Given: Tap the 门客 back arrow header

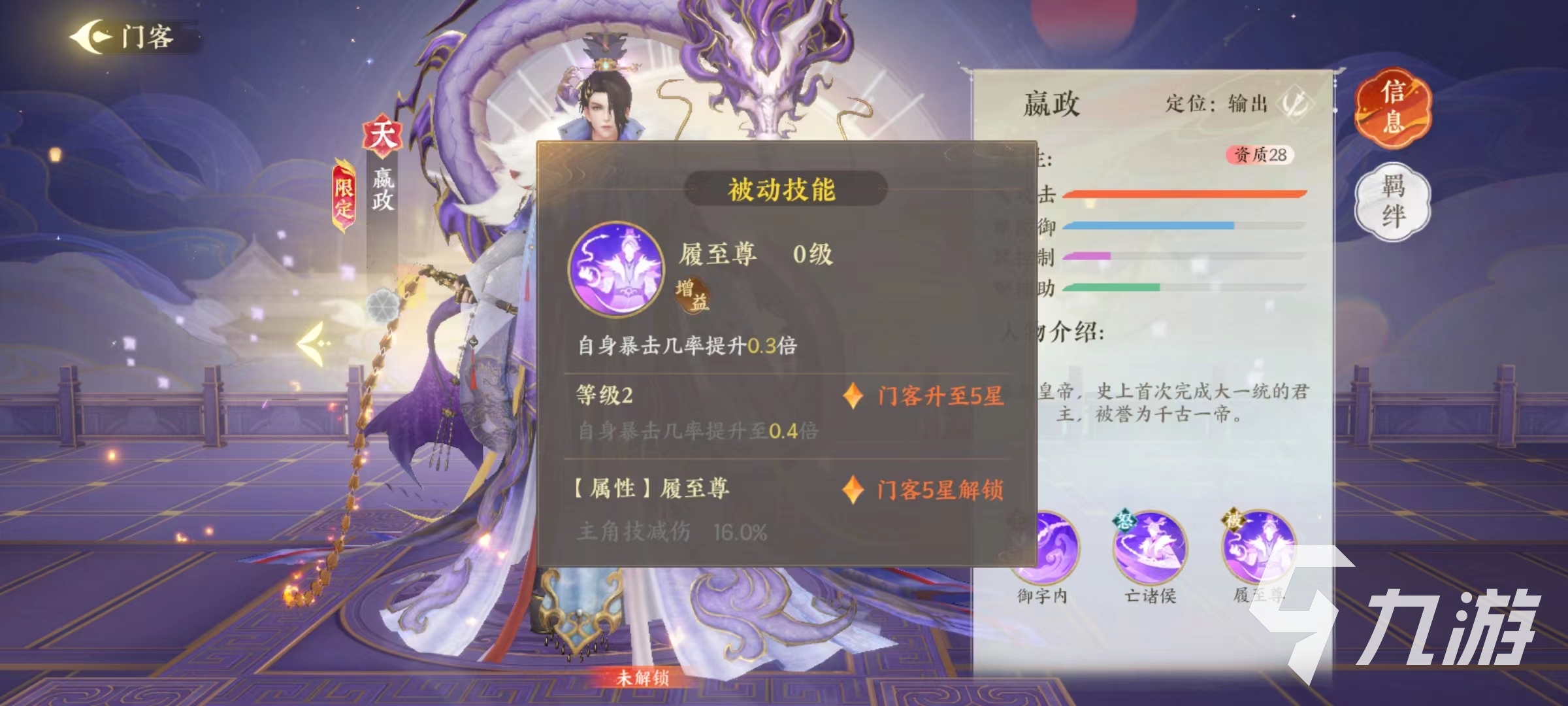Looking at the screenshot, I should (x=91, y=36).
